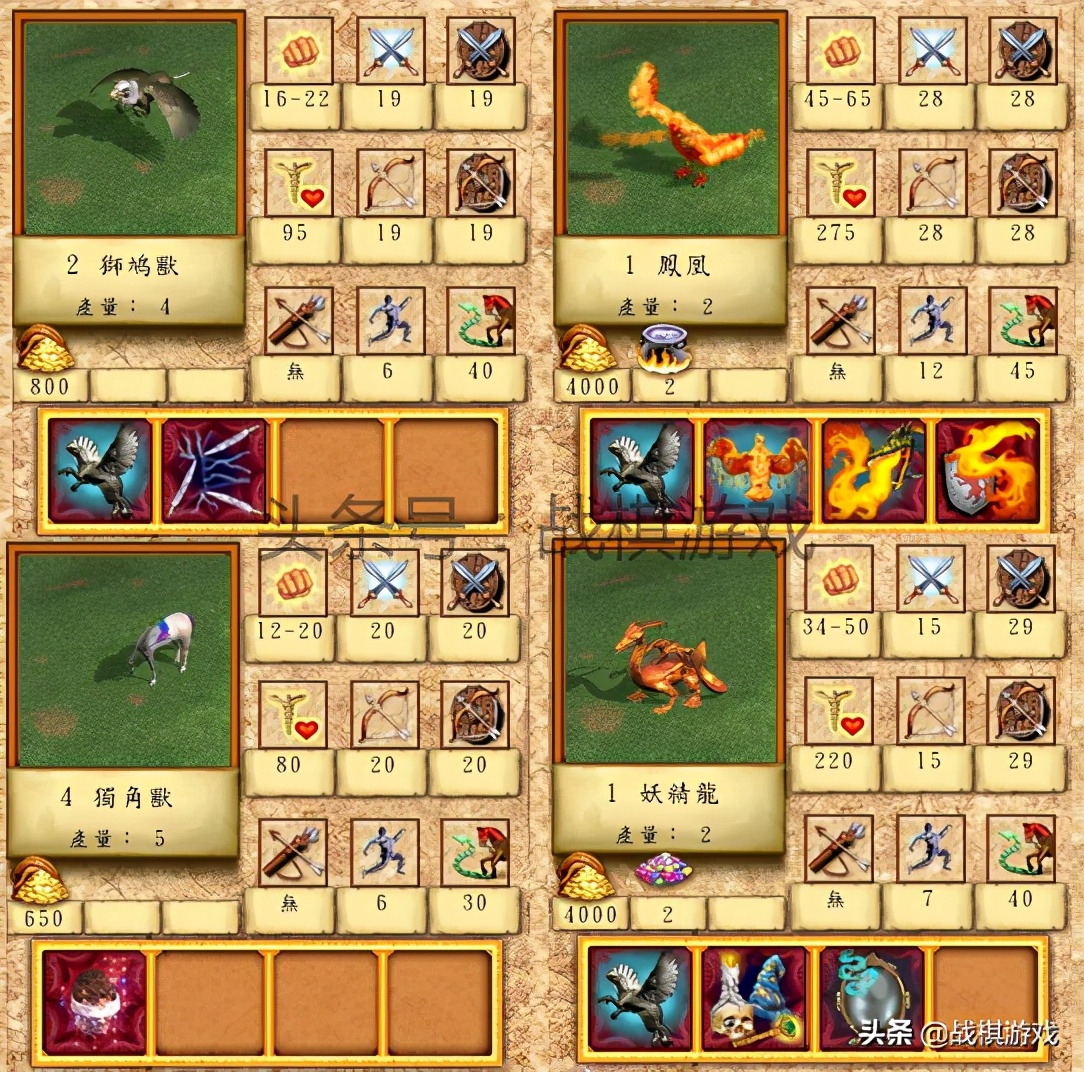Show the Phoenix rebirth ability icon
The width and height of the screenshot is (1084, 1072).
756,470
